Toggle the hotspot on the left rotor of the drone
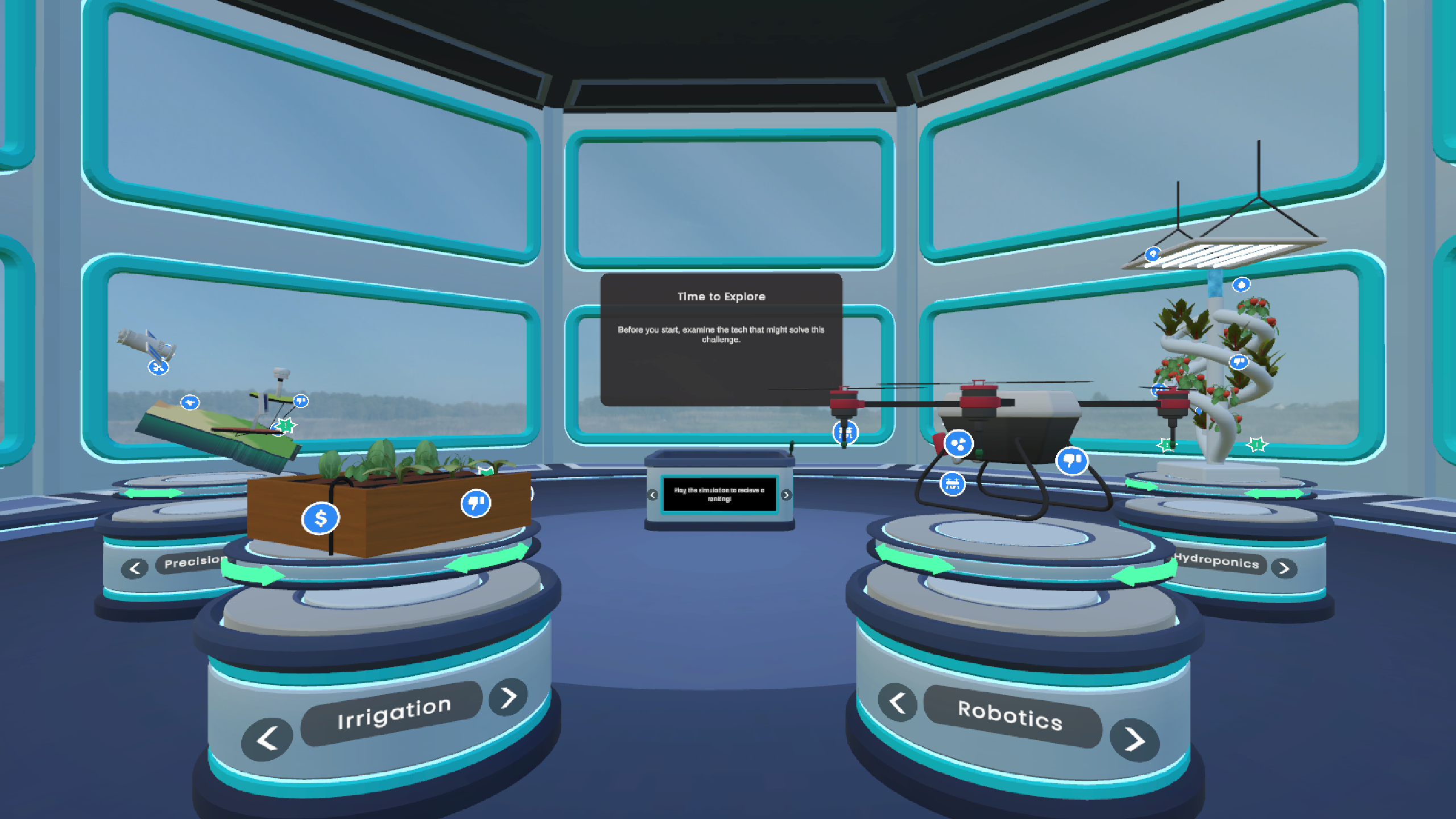The image size is (1456, 819). [845, 433]
